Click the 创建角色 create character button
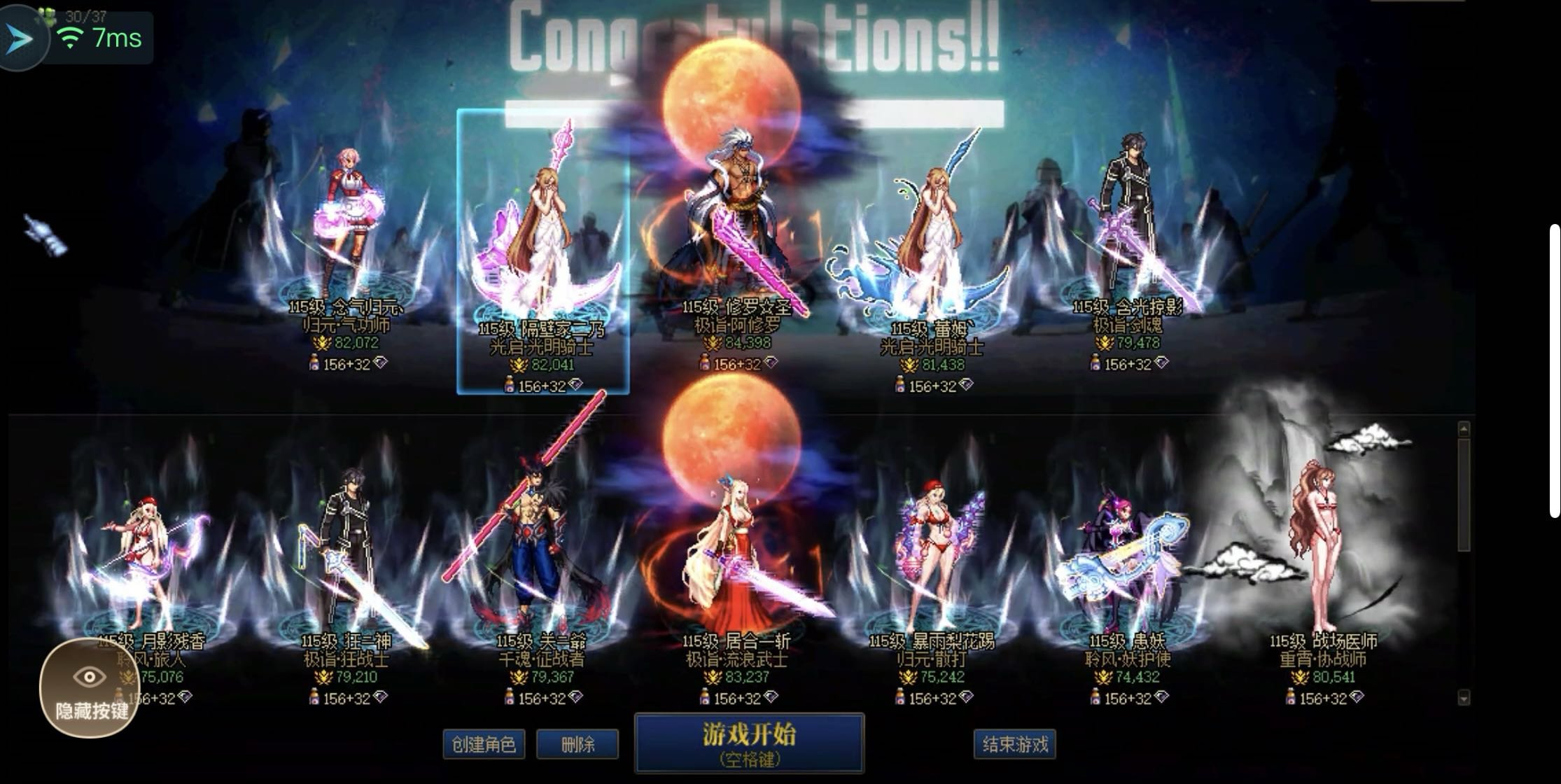Image resolution: width=1561 pixels, height=784 pixels. pyautogui.click(x=483, y=744)
